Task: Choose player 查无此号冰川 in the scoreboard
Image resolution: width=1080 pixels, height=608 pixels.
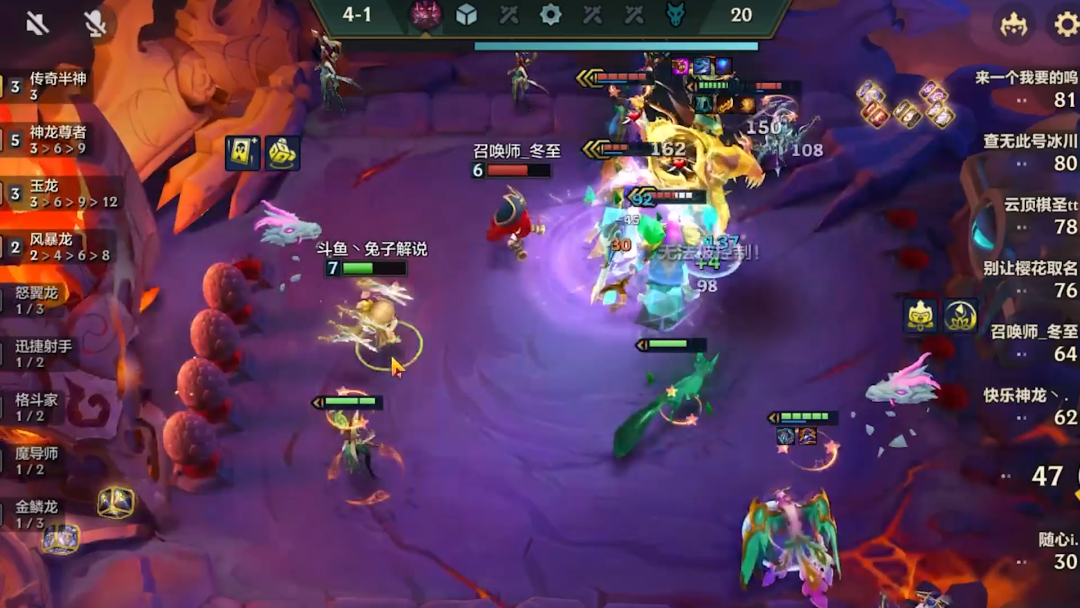Action: click(1030, 151)
